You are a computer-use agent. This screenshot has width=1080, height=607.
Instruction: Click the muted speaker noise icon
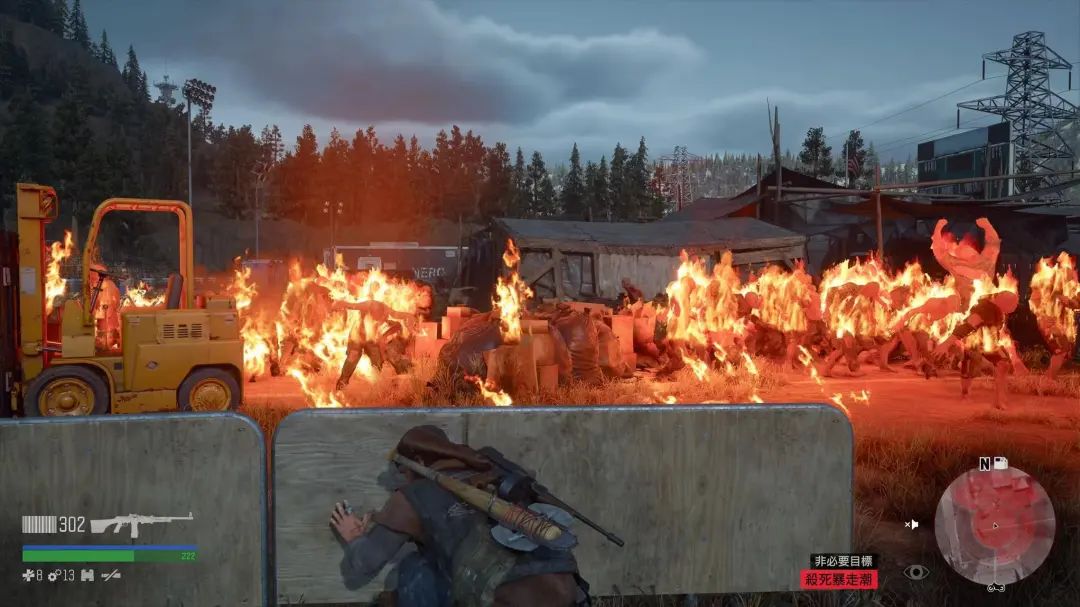pos(912,523)
